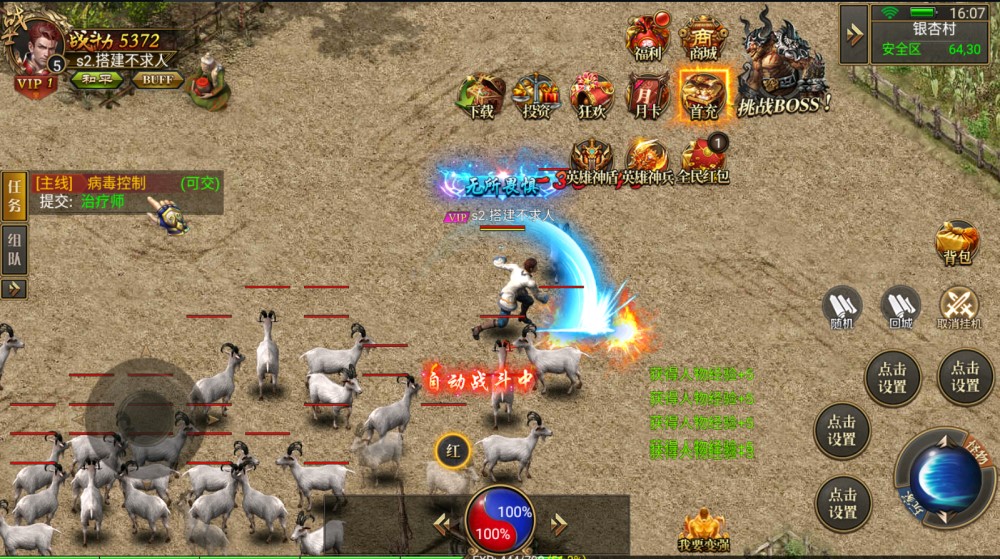
Task: Click 取消挂机 to cancel auto-battle
Action: 960,305
